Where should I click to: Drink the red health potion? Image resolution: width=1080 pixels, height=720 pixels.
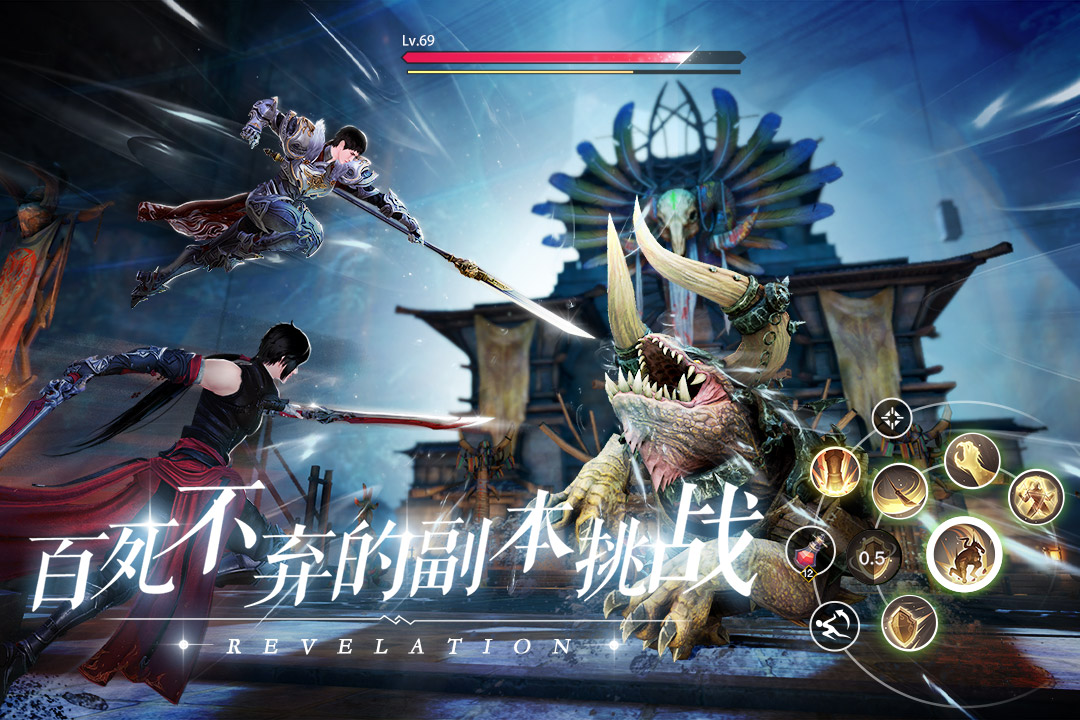pos(812,551)
